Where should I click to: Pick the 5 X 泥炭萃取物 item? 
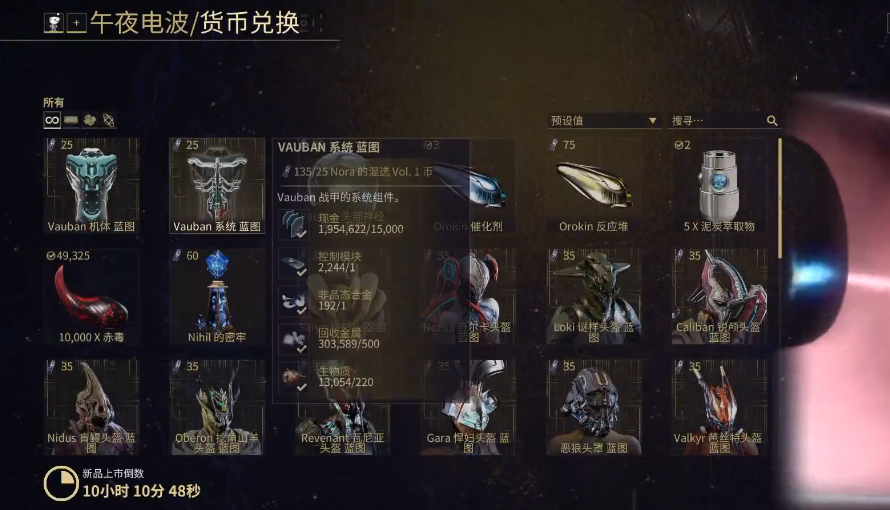719,186
